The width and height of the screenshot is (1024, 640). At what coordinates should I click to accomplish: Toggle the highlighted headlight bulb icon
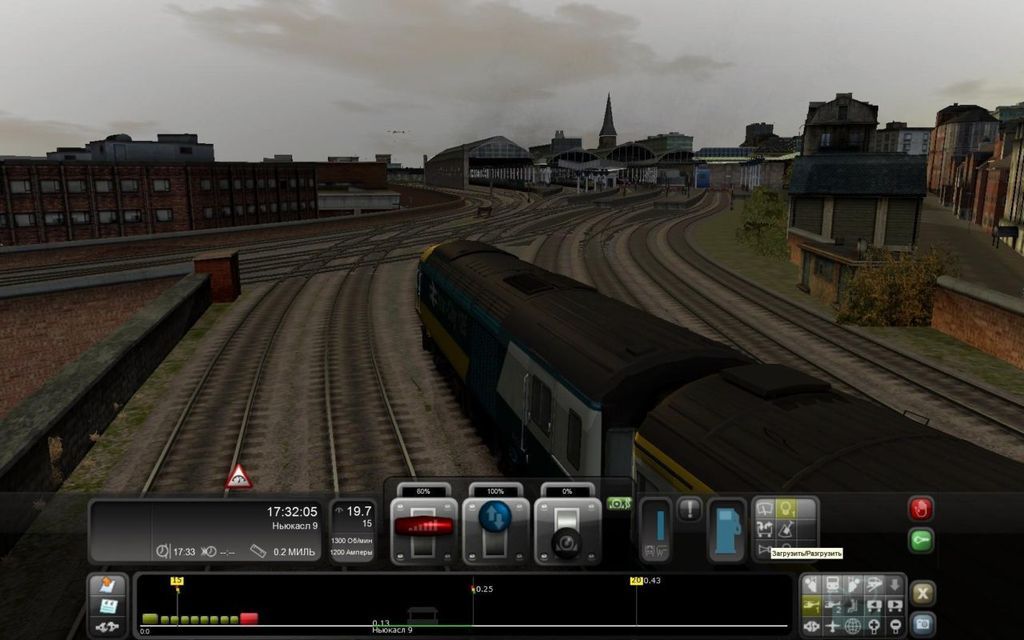pyautogui.click(x=786, y=509)
